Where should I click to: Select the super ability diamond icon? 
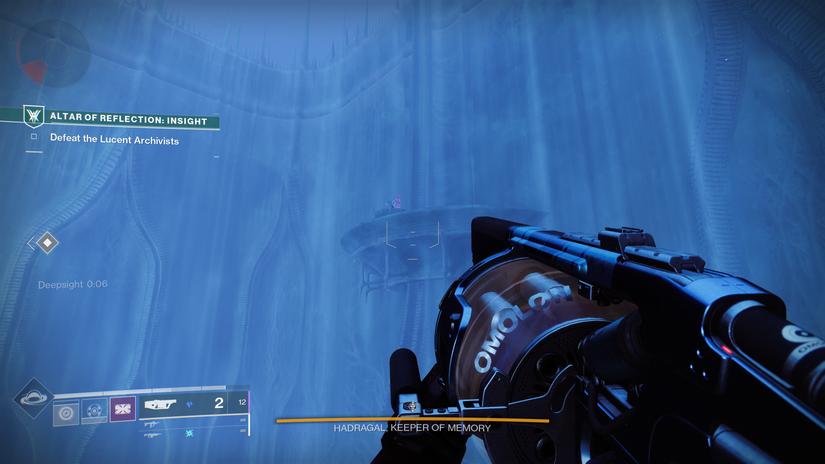33,397
